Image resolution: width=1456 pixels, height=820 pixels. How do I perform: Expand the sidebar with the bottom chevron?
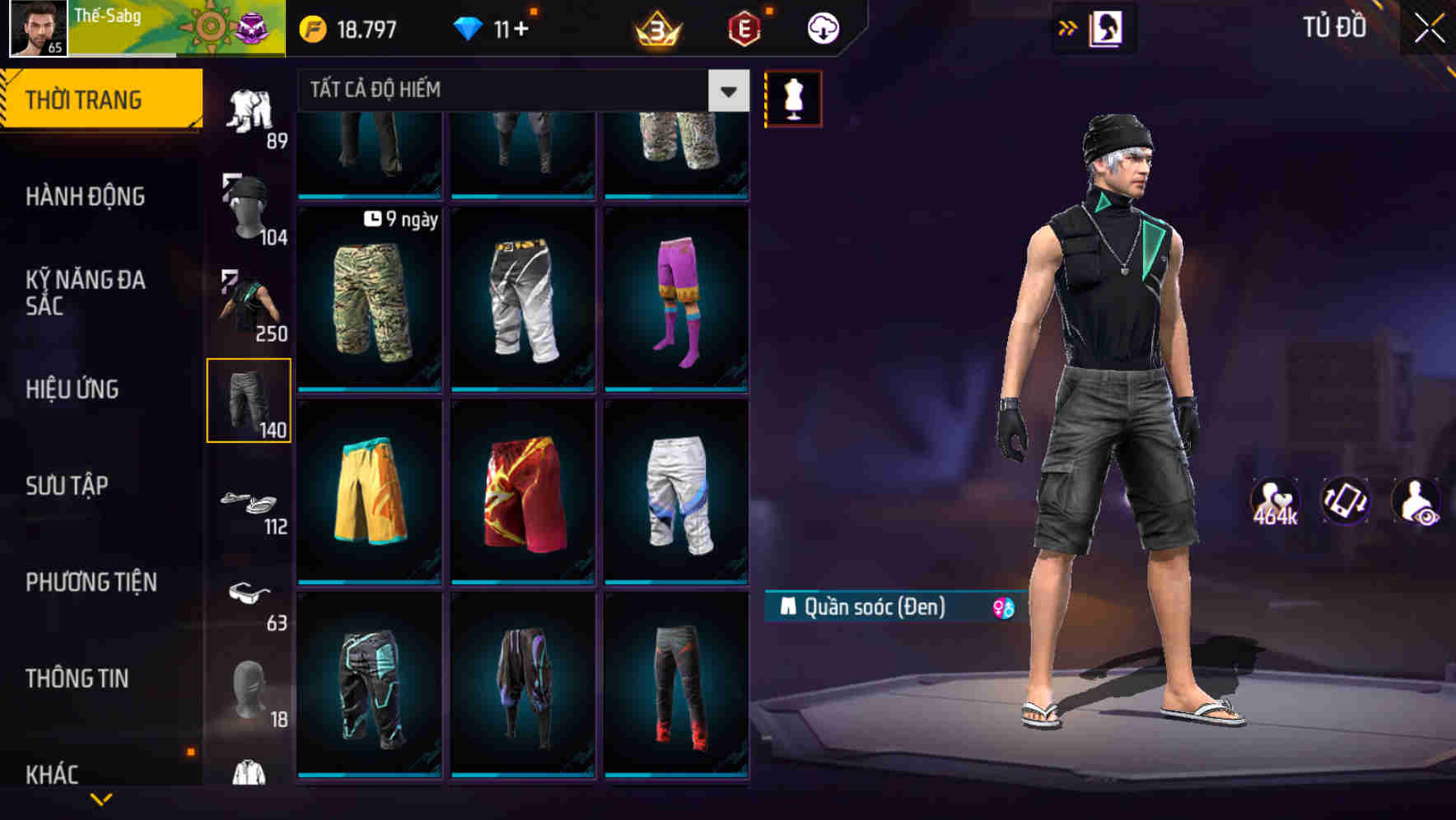pos(100,800)
